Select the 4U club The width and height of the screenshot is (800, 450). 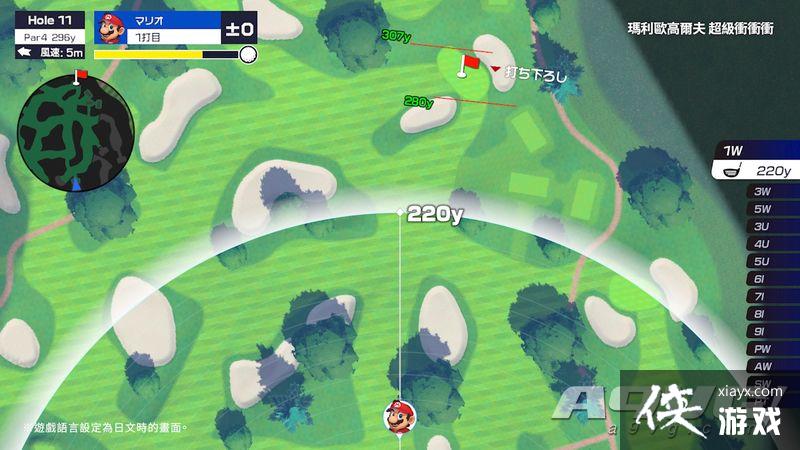point(762,244)
